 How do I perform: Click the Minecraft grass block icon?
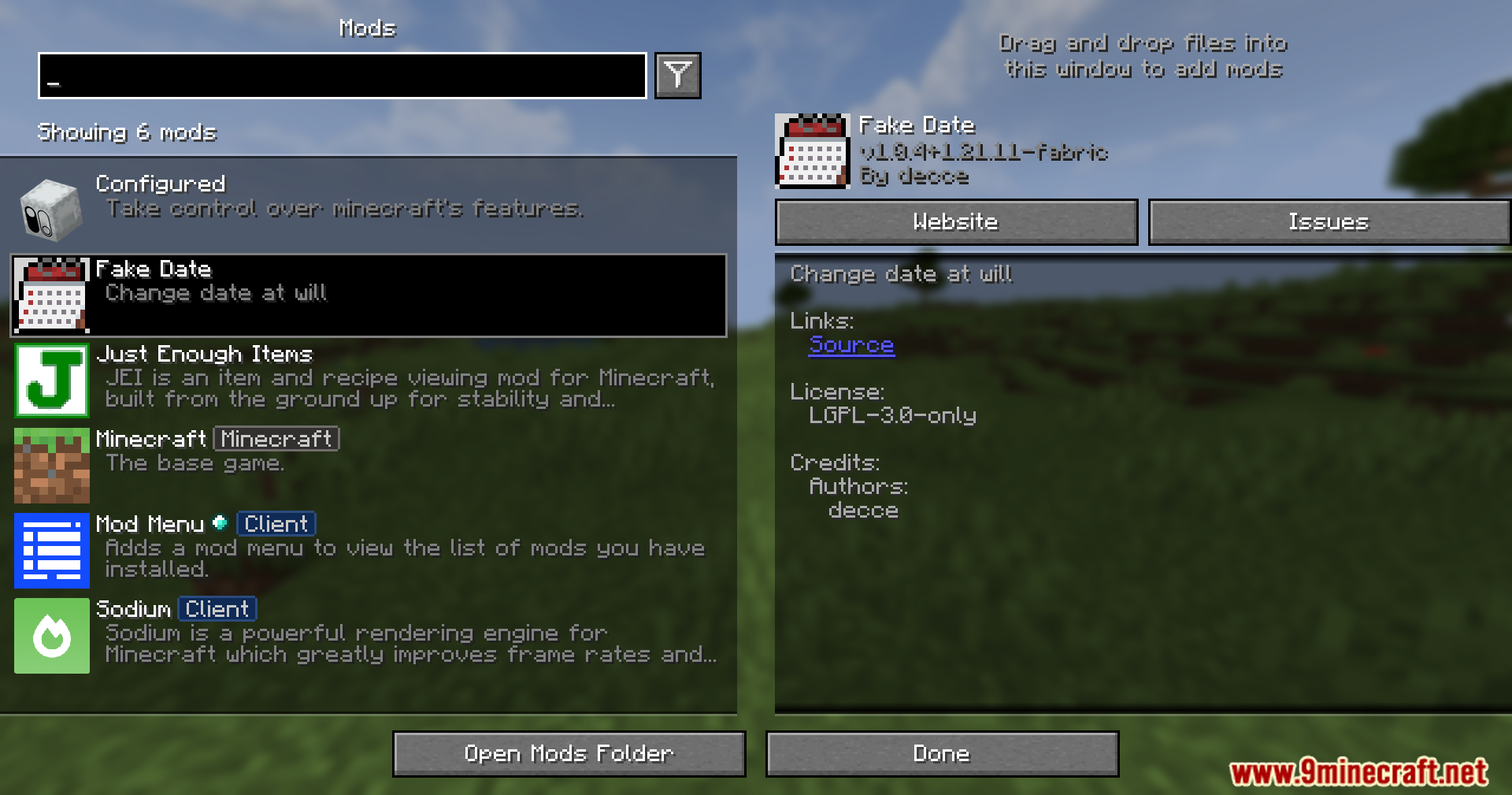point(51,466)
